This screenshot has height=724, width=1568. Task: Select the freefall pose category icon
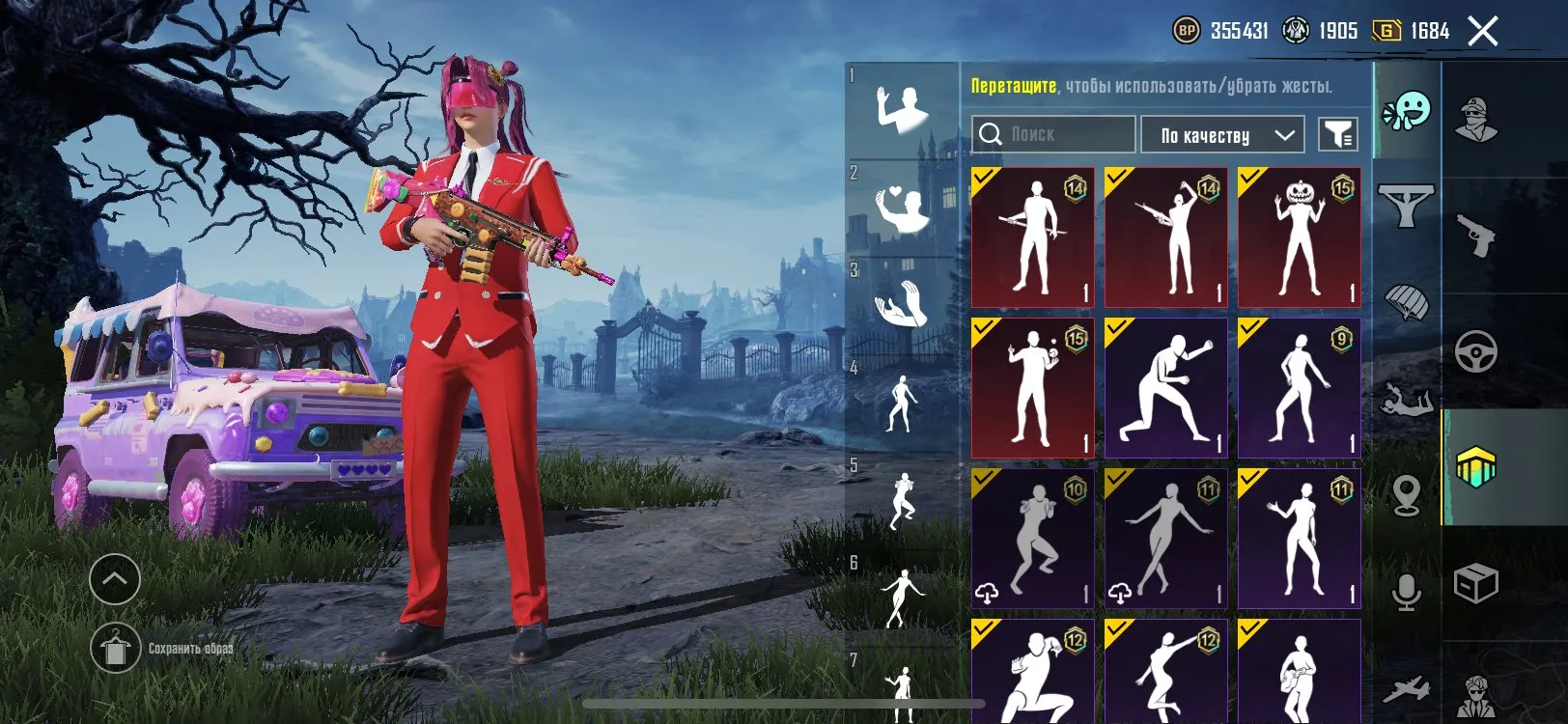(1407, 401)
